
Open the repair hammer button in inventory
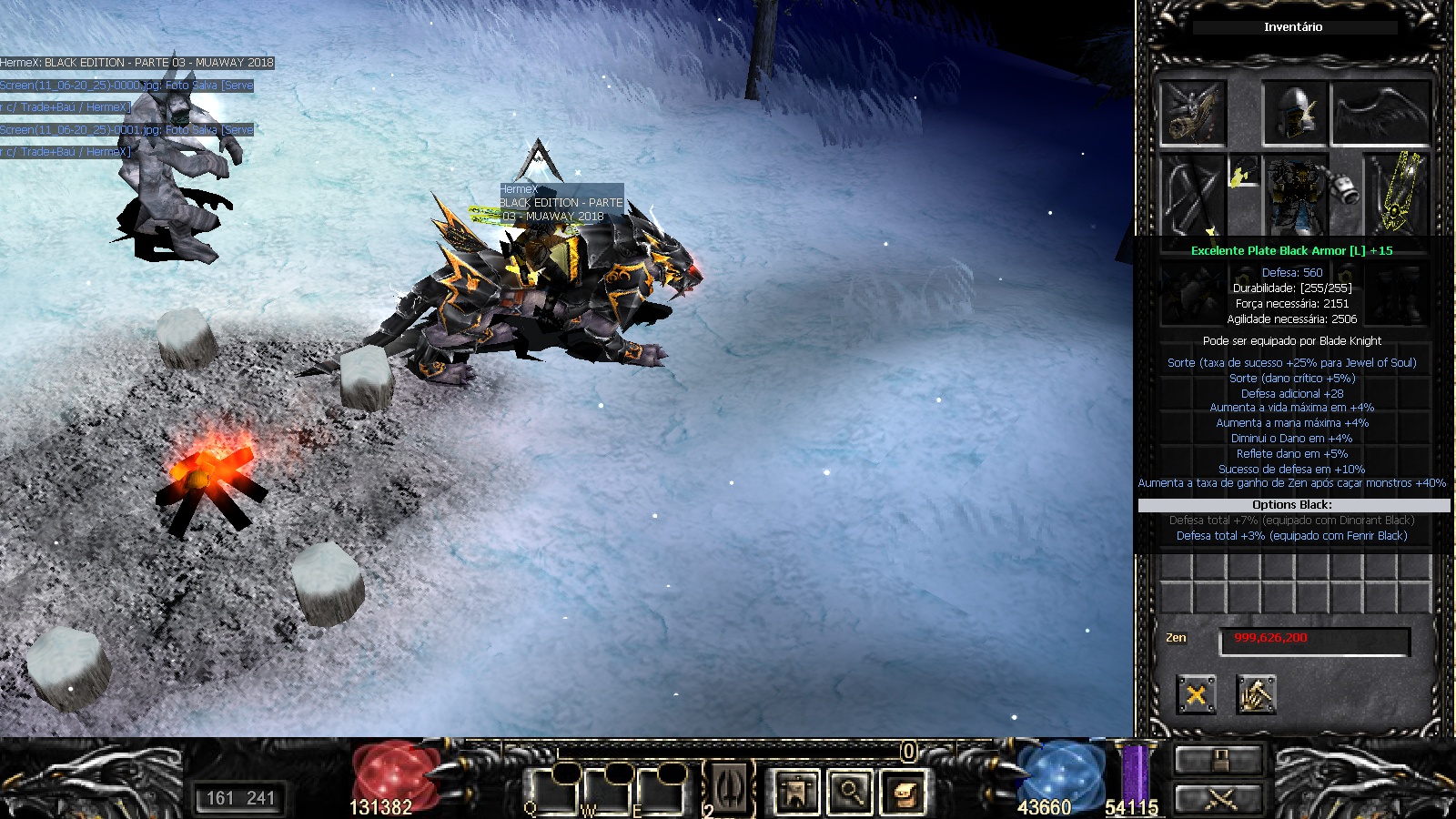pos(1256,695)
